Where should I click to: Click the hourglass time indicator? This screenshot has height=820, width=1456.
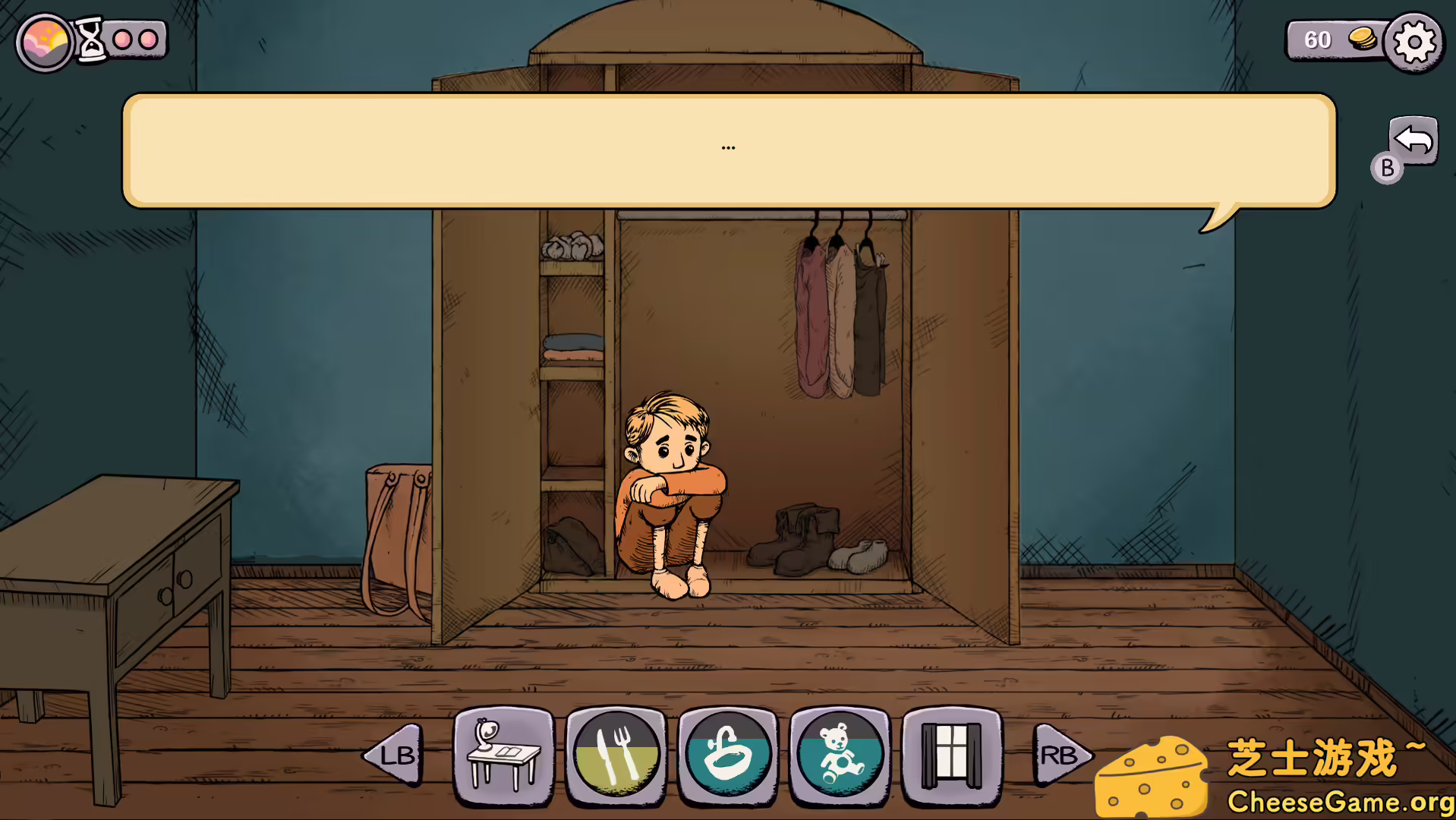click(93, 42)
